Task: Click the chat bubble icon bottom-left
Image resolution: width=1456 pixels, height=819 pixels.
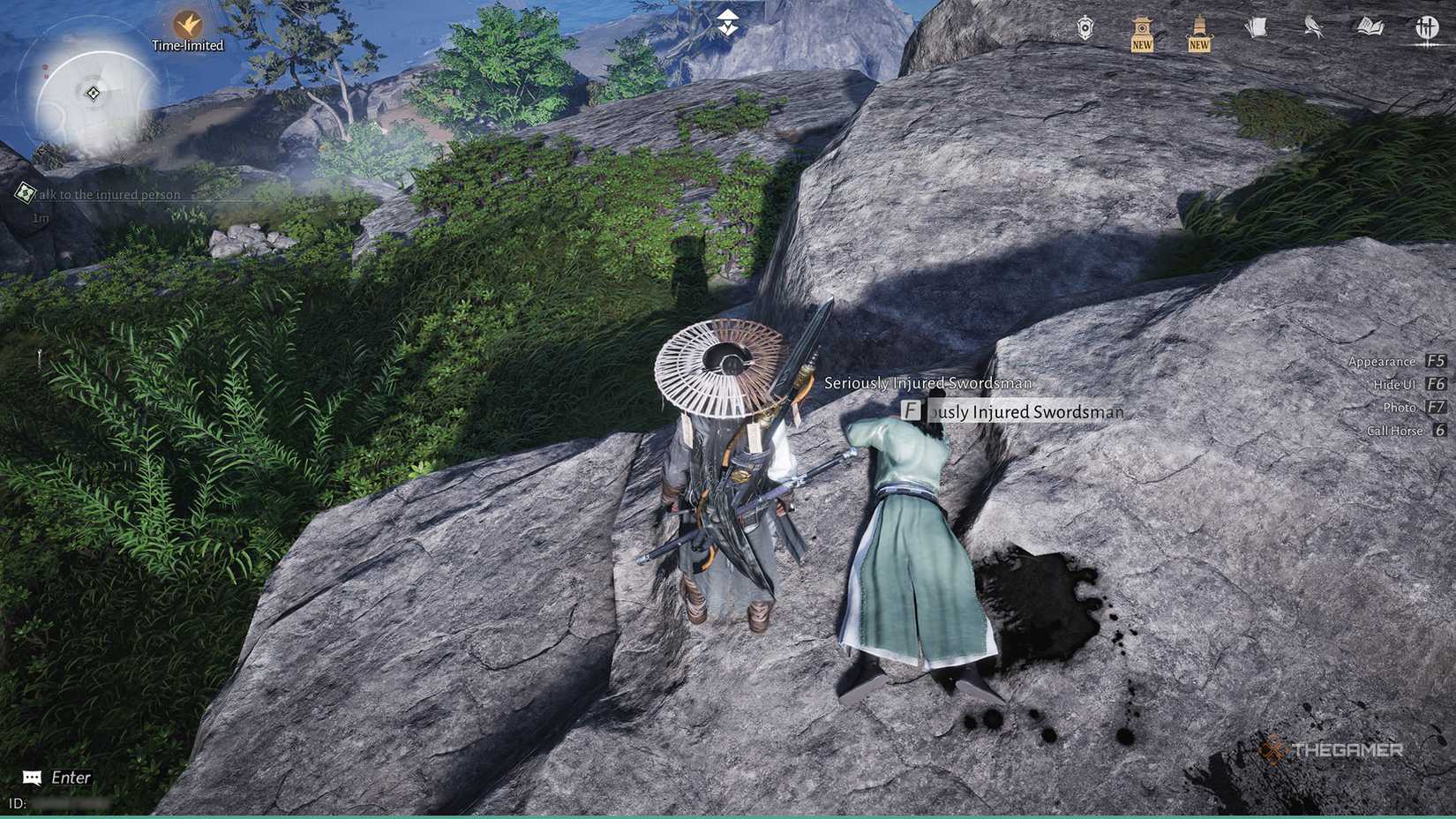Action: click(x=32, y=777)
